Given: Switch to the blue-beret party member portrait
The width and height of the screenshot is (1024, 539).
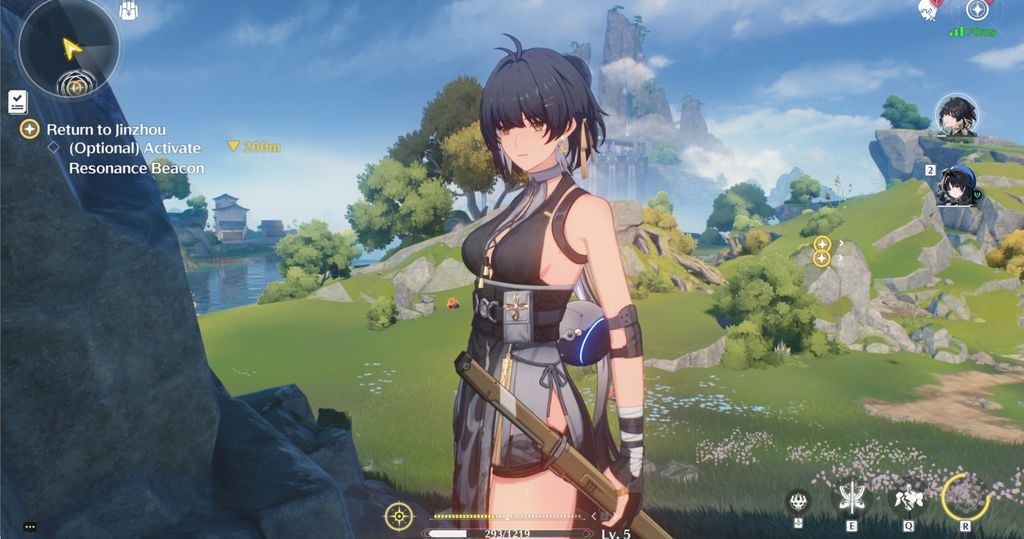Looking at the screenshot, I should (957, 186).
